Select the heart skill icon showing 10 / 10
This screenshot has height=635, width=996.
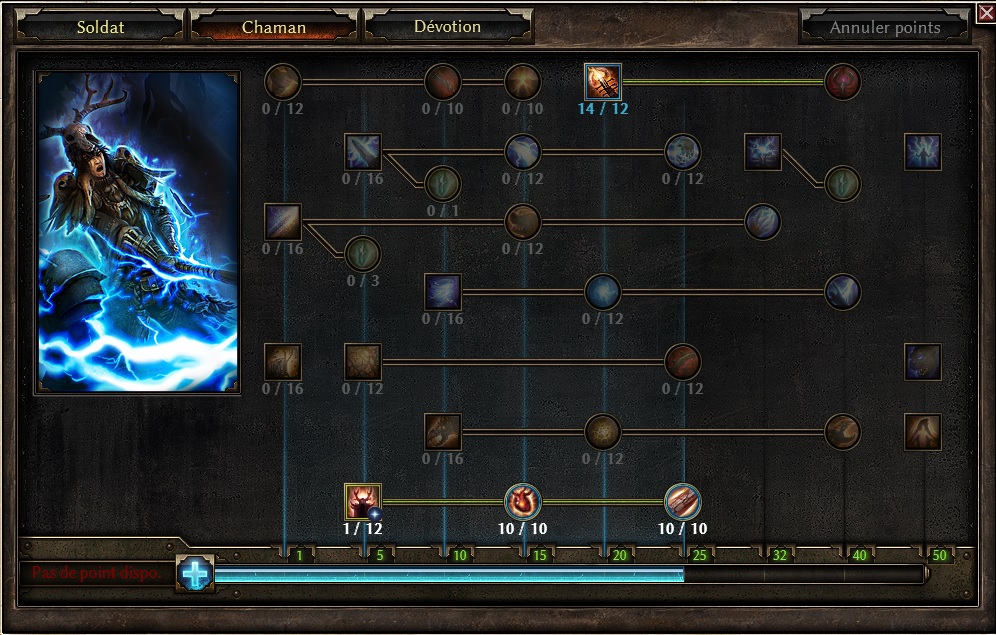pos(522,501)
